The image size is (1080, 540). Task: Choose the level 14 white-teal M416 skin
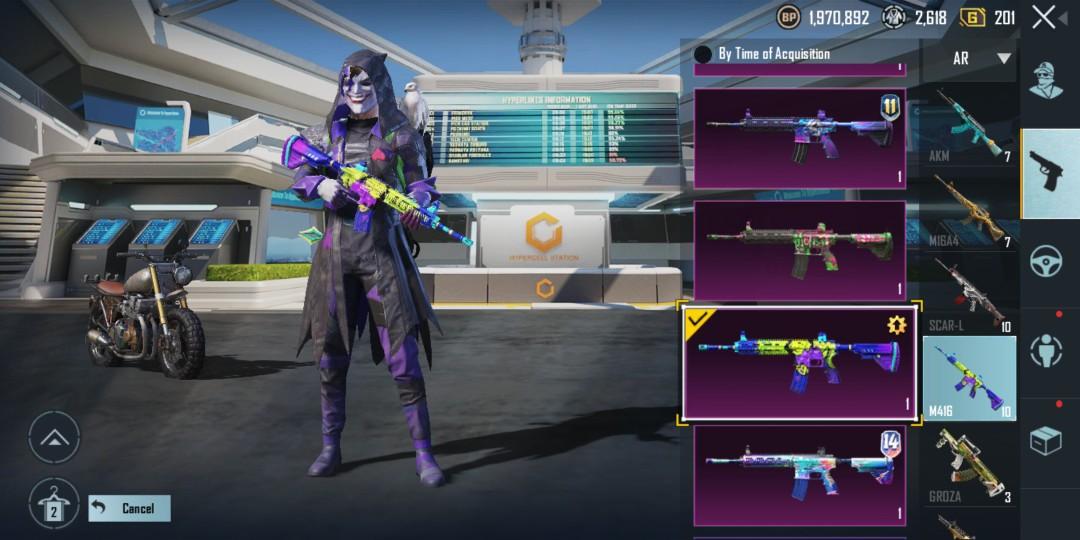coord(799,475)
